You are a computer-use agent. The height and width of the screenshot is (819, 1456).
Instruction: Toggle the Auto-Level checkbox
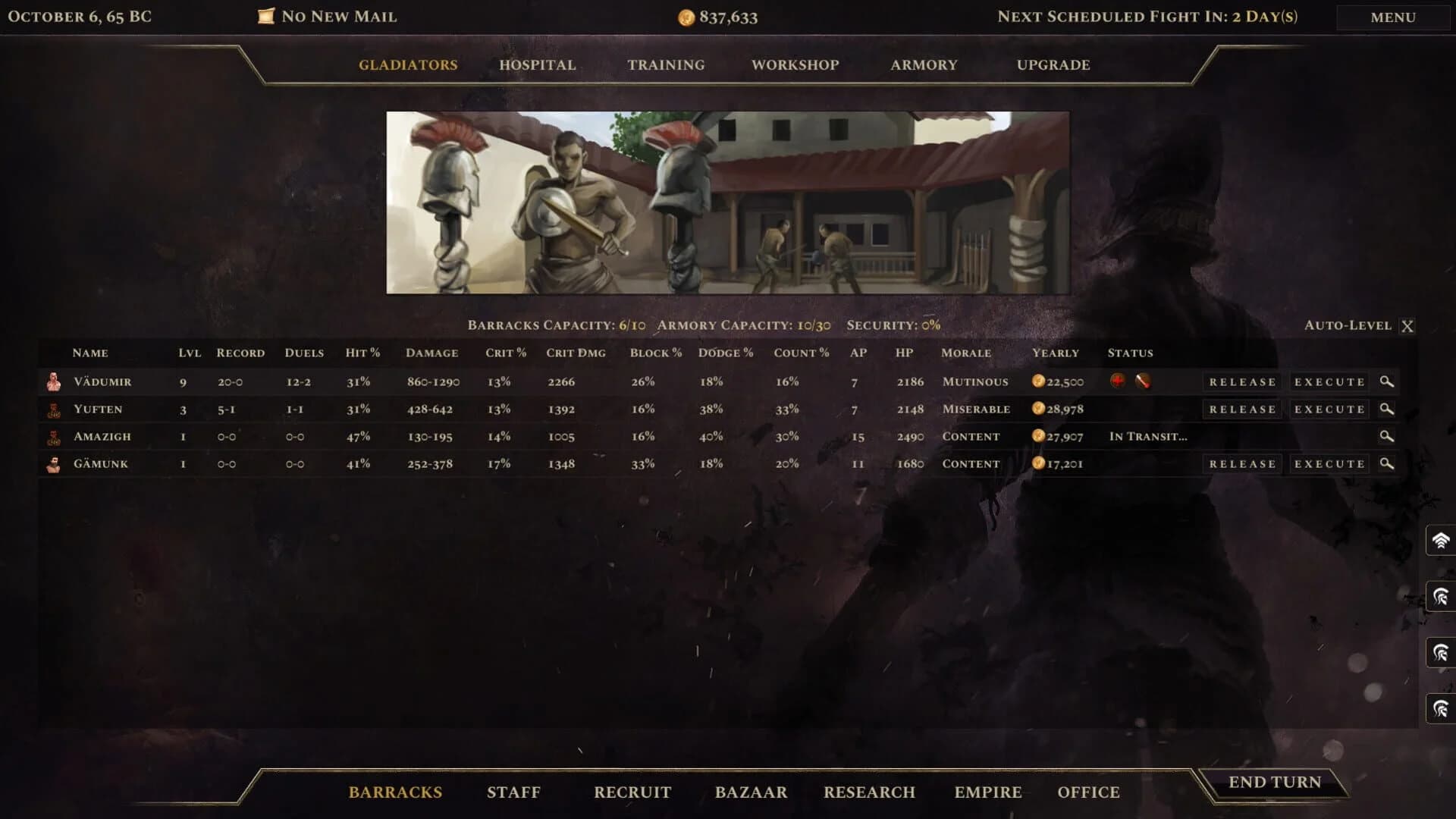point(1407,326)
